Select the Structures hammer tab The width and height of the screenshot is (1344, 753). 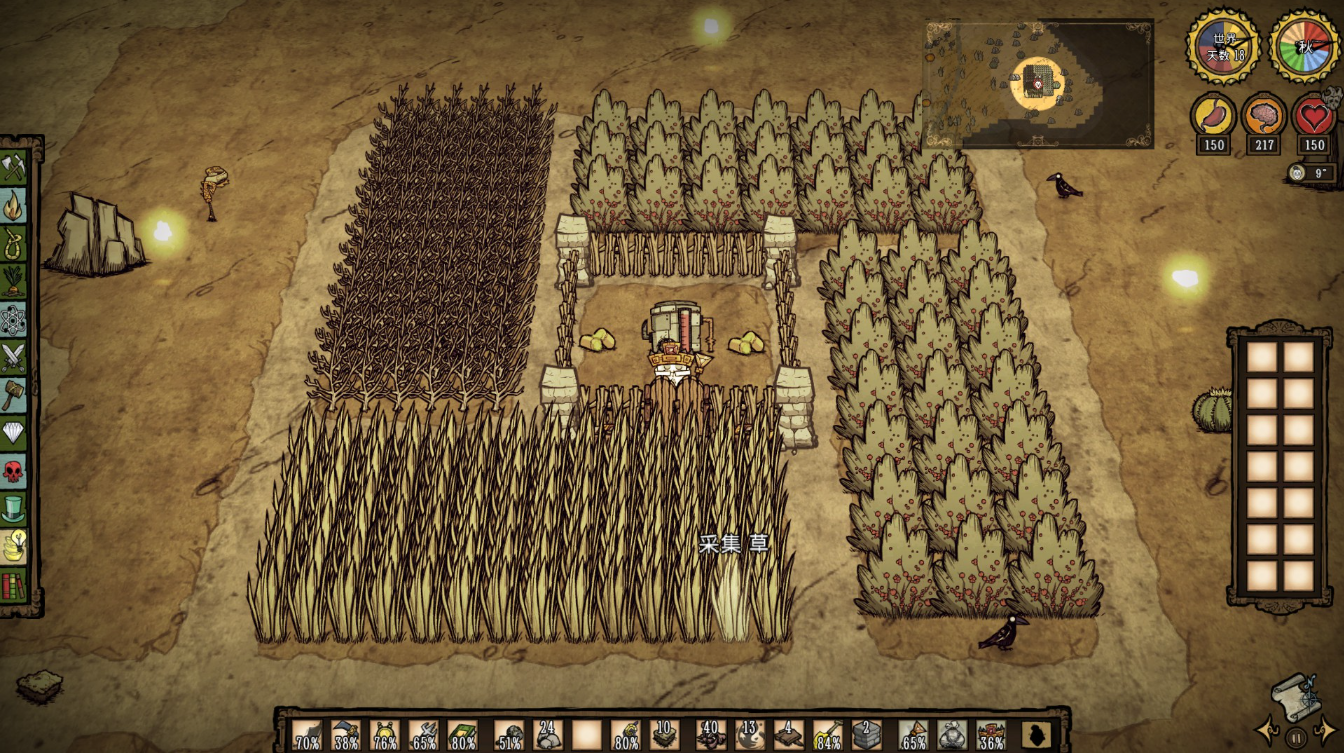click(14, 395)
